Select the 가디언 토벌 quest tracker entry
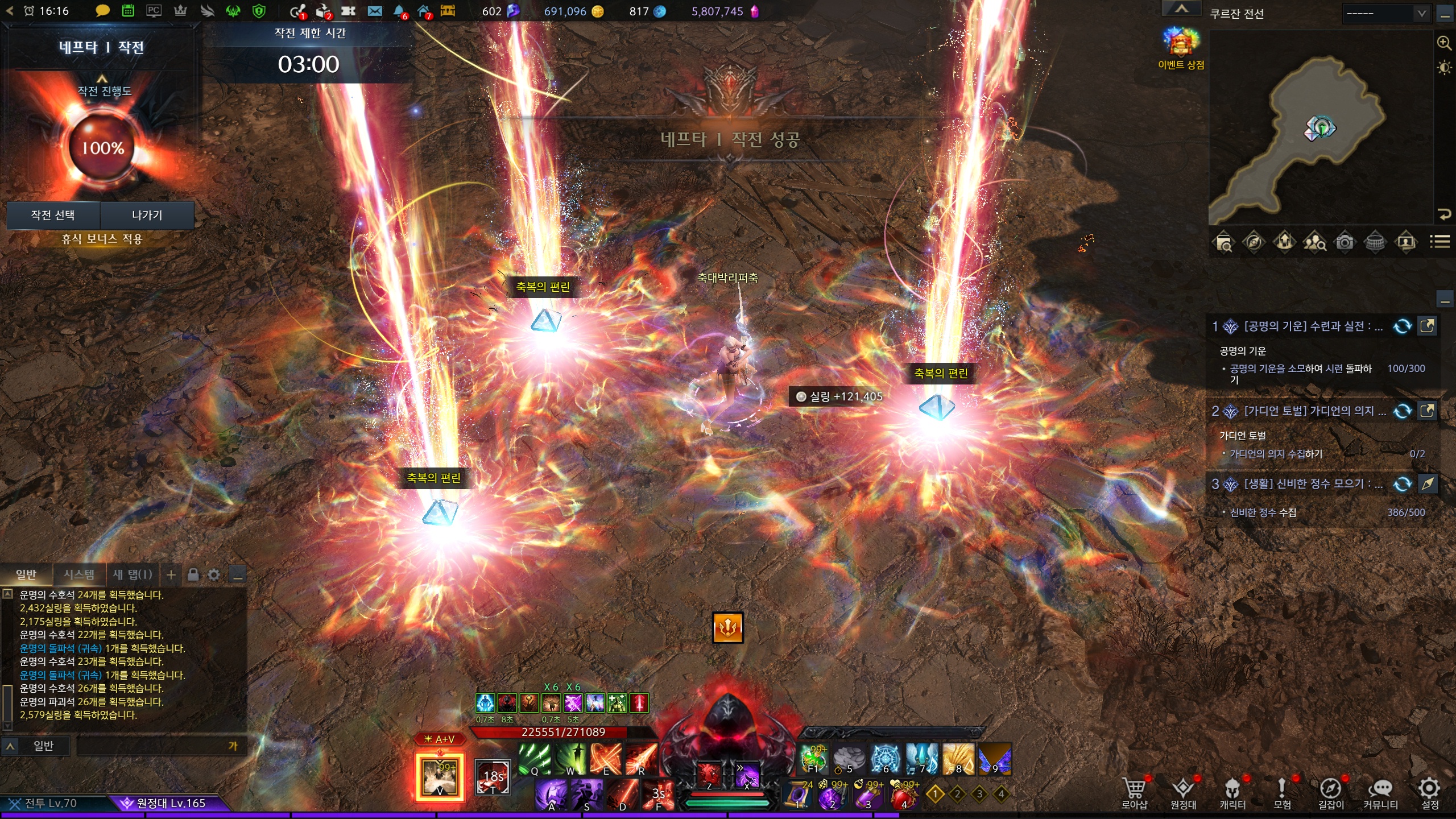 tap(1314, 411)
